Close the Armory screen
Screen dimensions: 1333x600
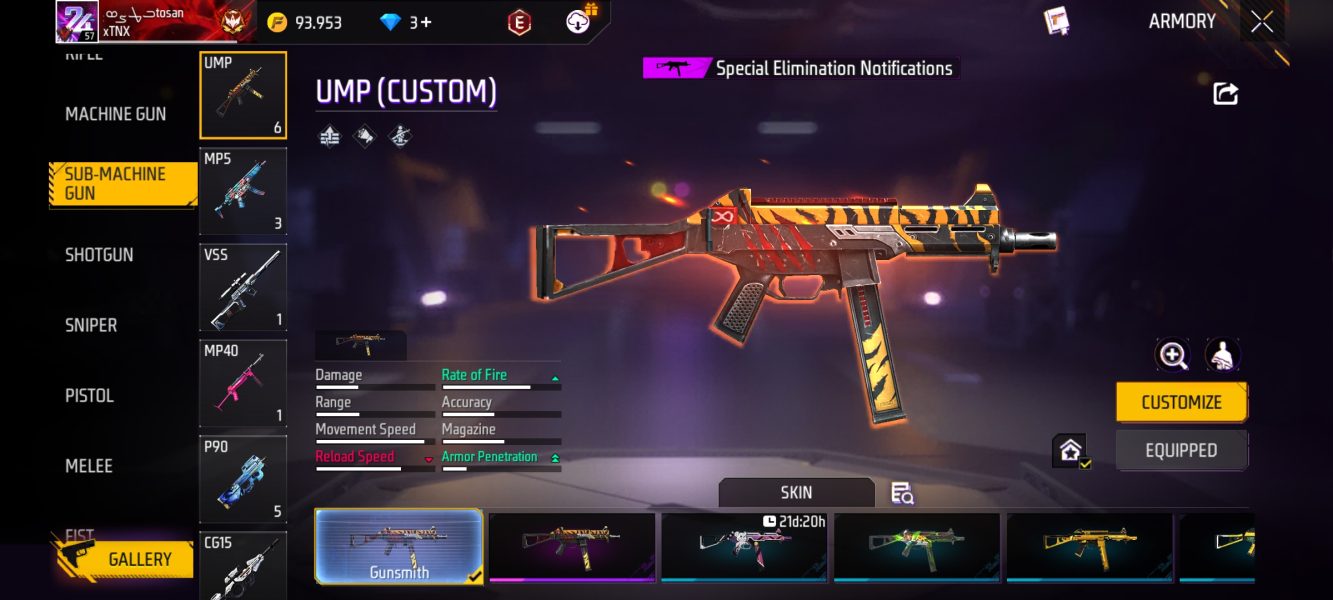pyautogui.click(x=1262, y=21)
